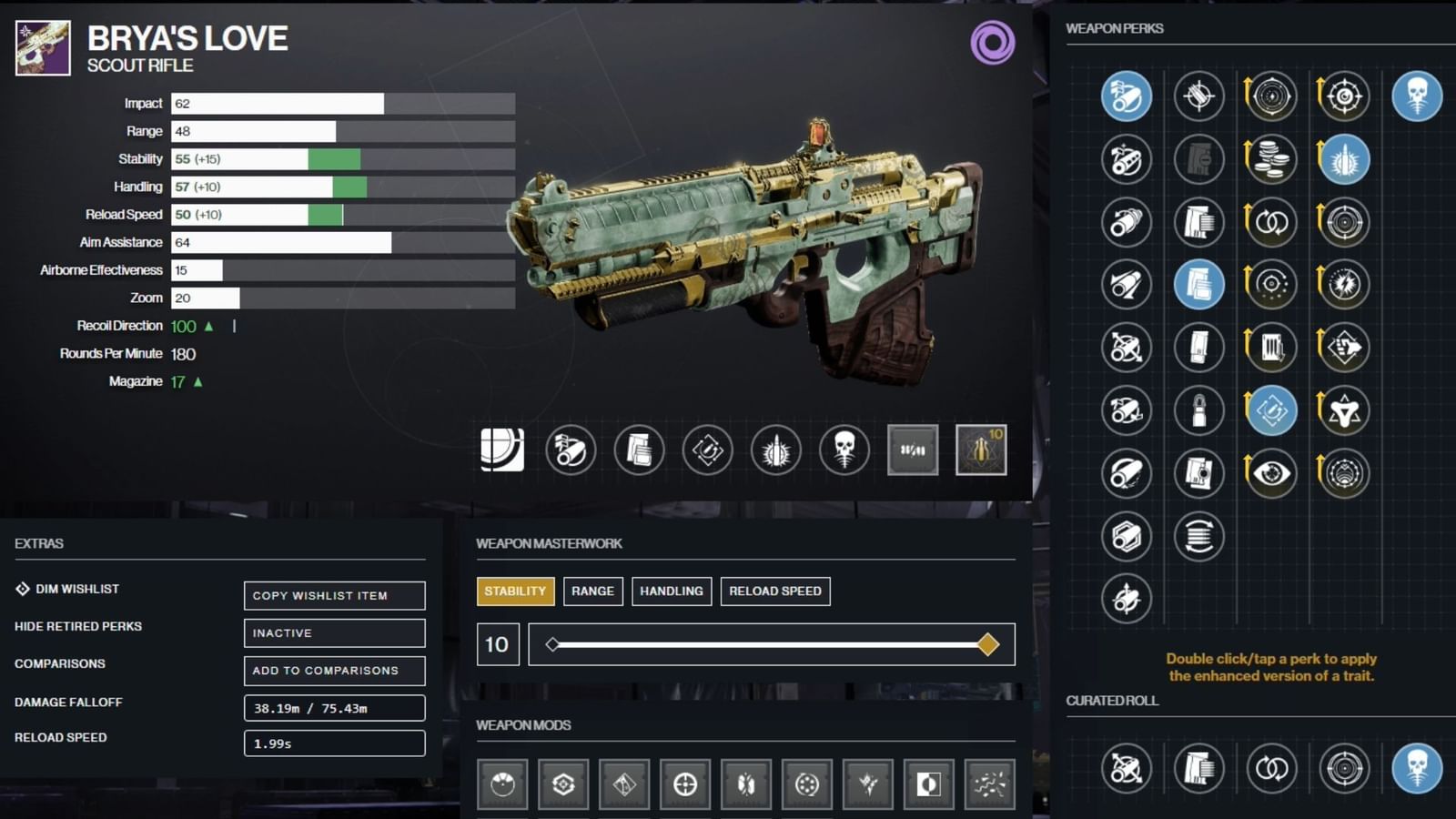Select the Stability masterwork stat
This screenshot has height=819, width=1456.
point(515,591)
